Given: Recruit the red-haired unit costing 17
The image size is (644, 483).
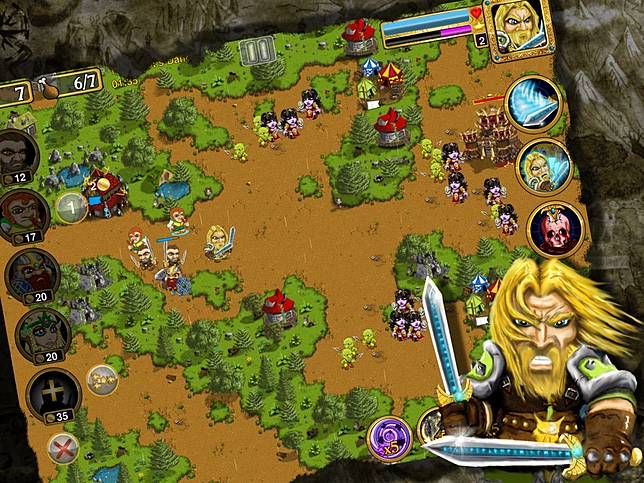Looking at the screenshot, I should tap(24, 214).
